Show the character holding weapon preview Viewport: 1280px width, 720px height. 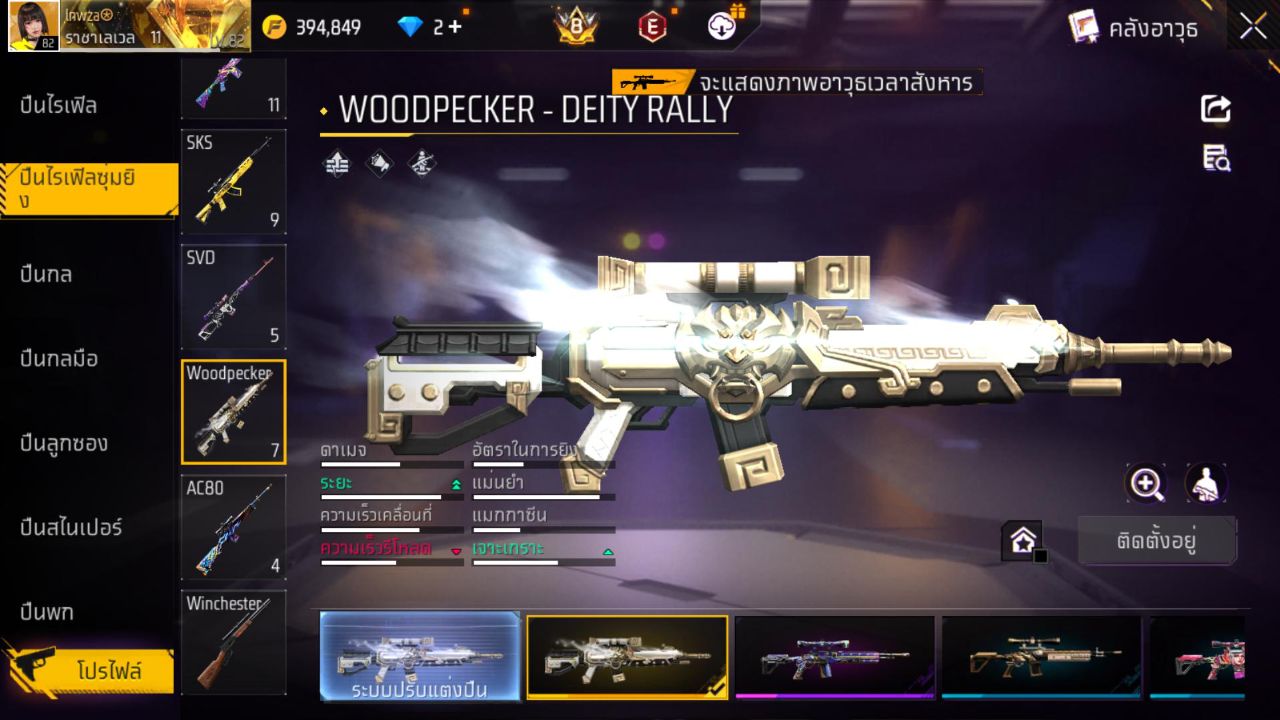[1205, 483]
